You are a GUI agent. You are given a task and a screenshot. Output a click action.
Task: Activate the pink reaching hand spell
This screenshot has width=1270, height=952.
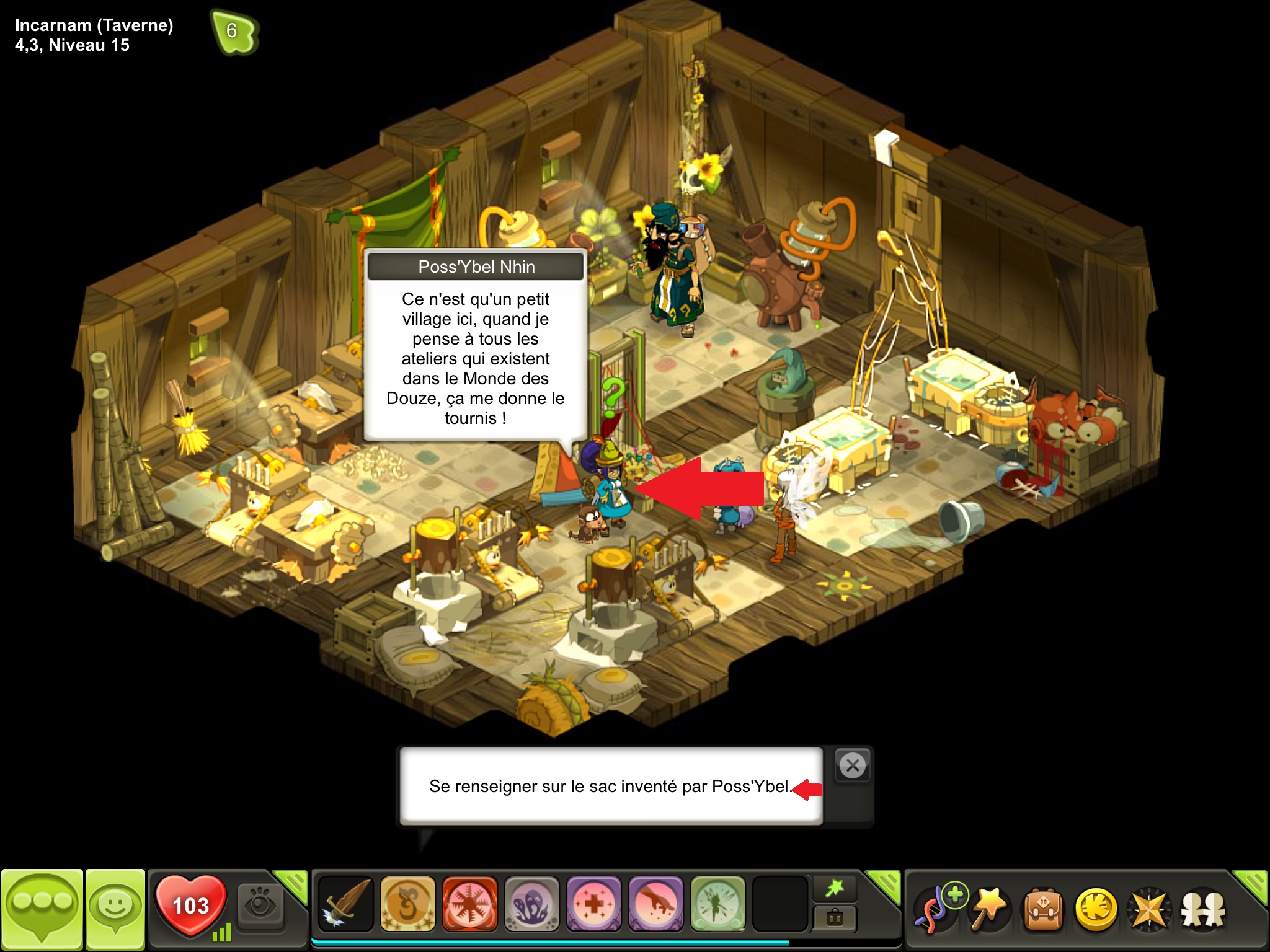tap(655, 904)
